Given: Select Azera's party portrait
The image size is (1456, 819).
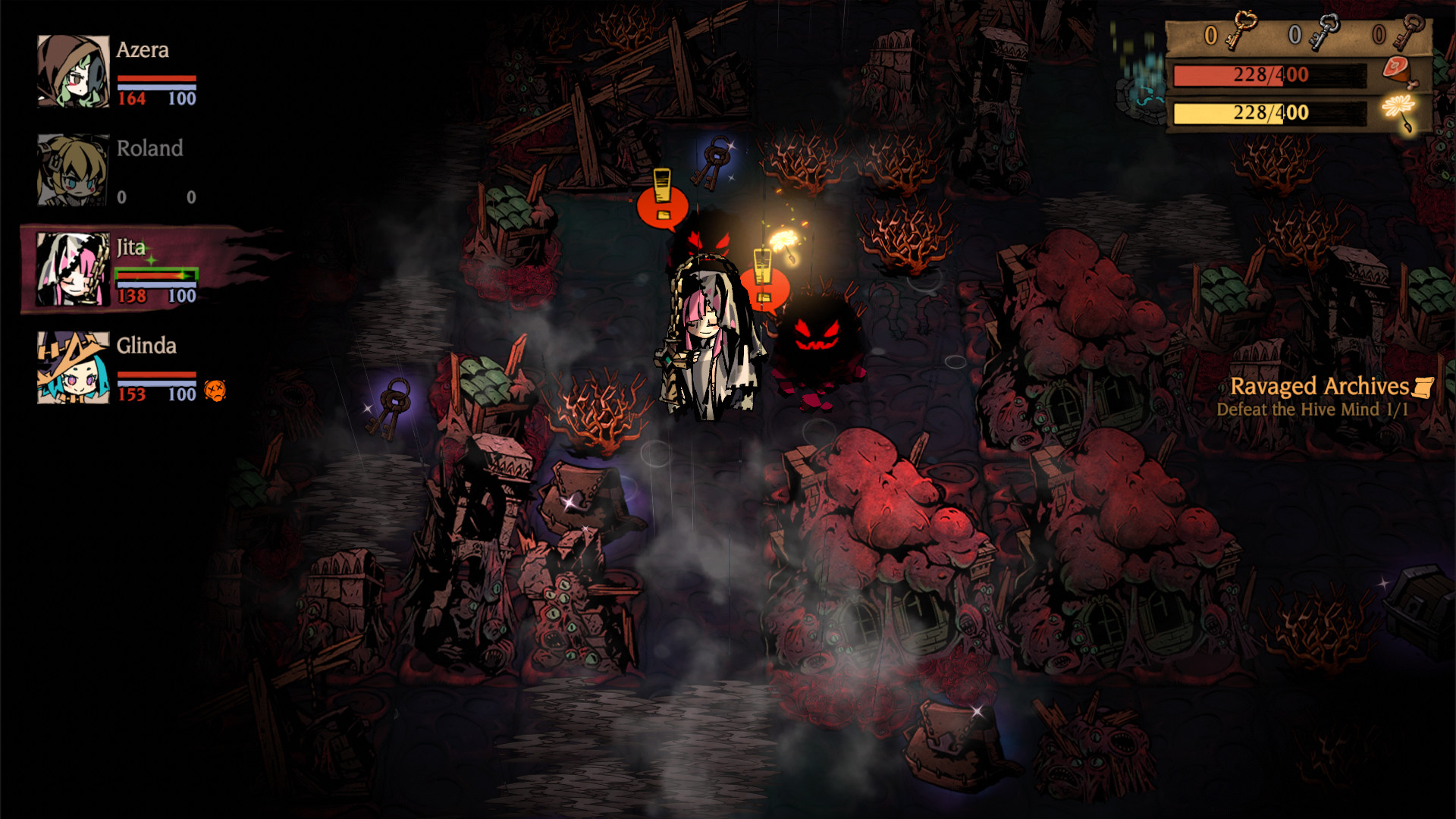Looking at the screenshot, I should (x=74, y=71).
